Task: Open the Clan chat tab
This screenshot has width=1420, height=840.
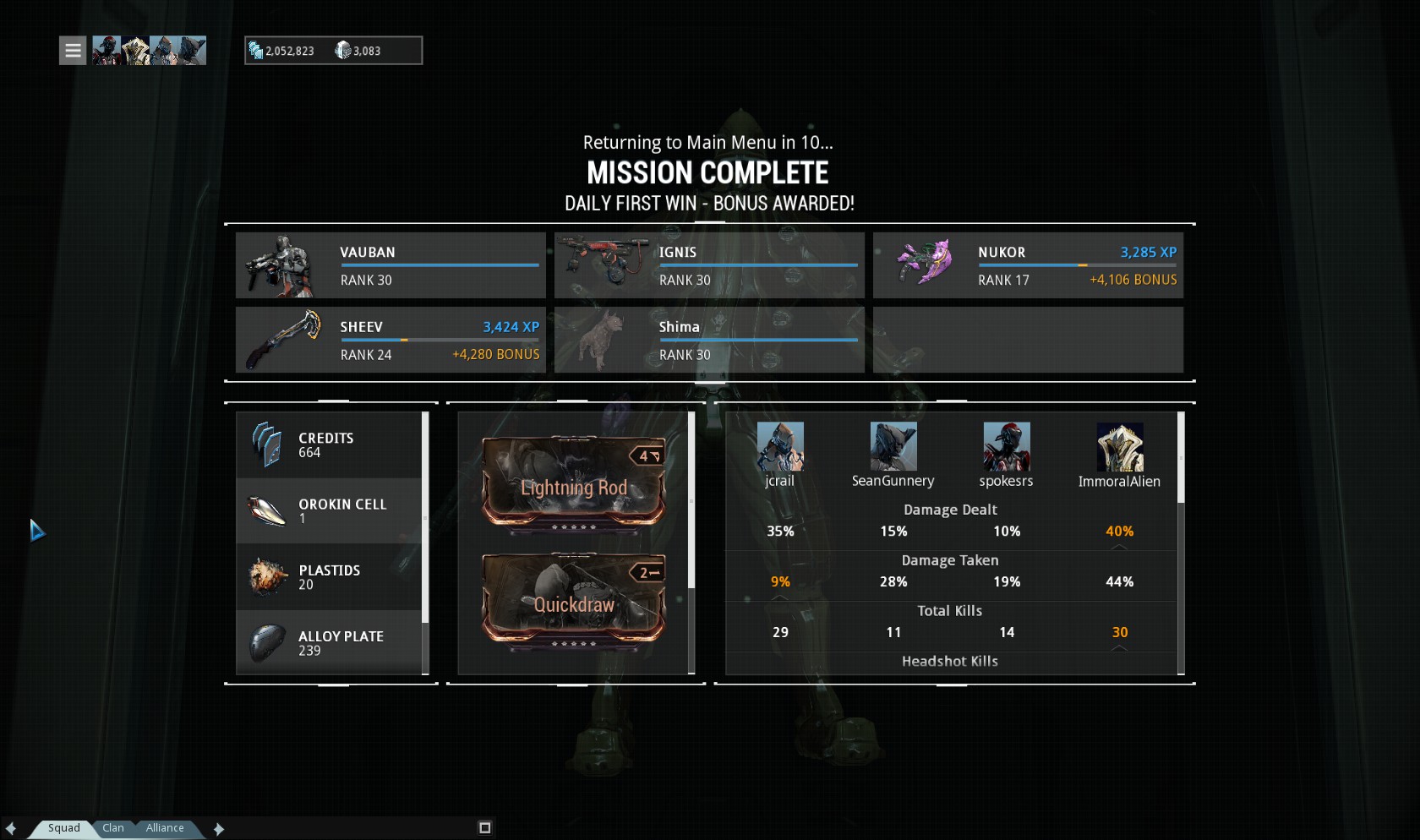Action: (x=113, y=828)
